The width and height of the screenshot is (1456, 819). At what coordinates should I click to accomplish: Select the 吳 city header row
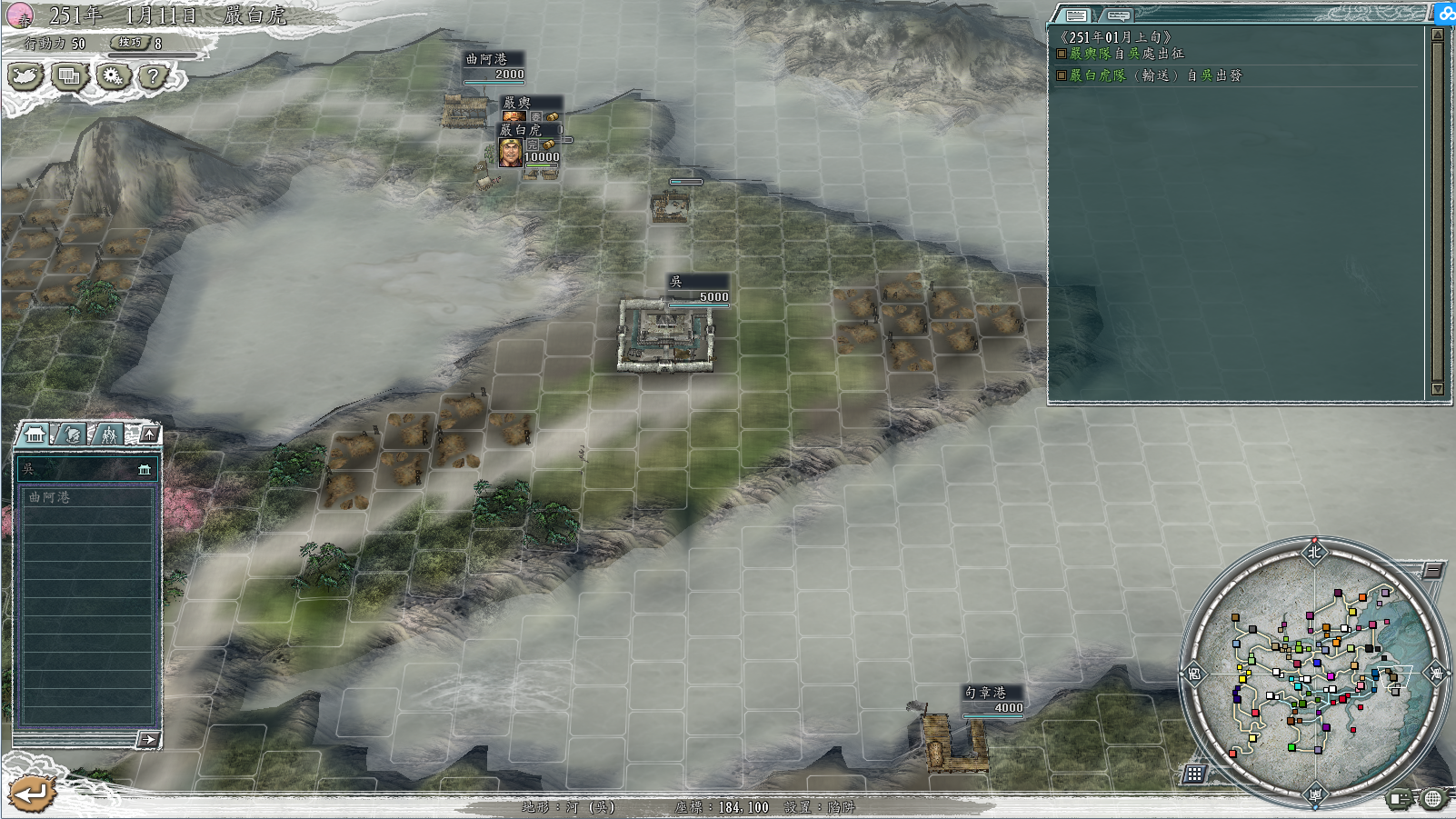pos(86,469)
